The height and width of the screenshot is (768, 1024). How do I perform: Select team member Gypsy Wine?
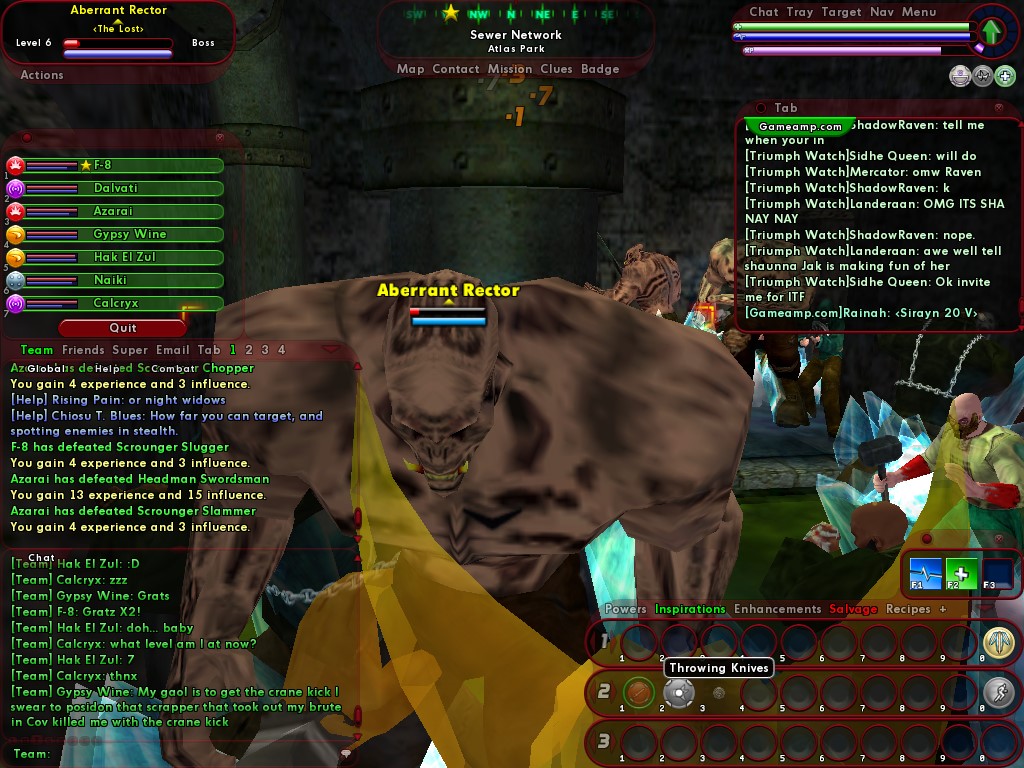116,234
